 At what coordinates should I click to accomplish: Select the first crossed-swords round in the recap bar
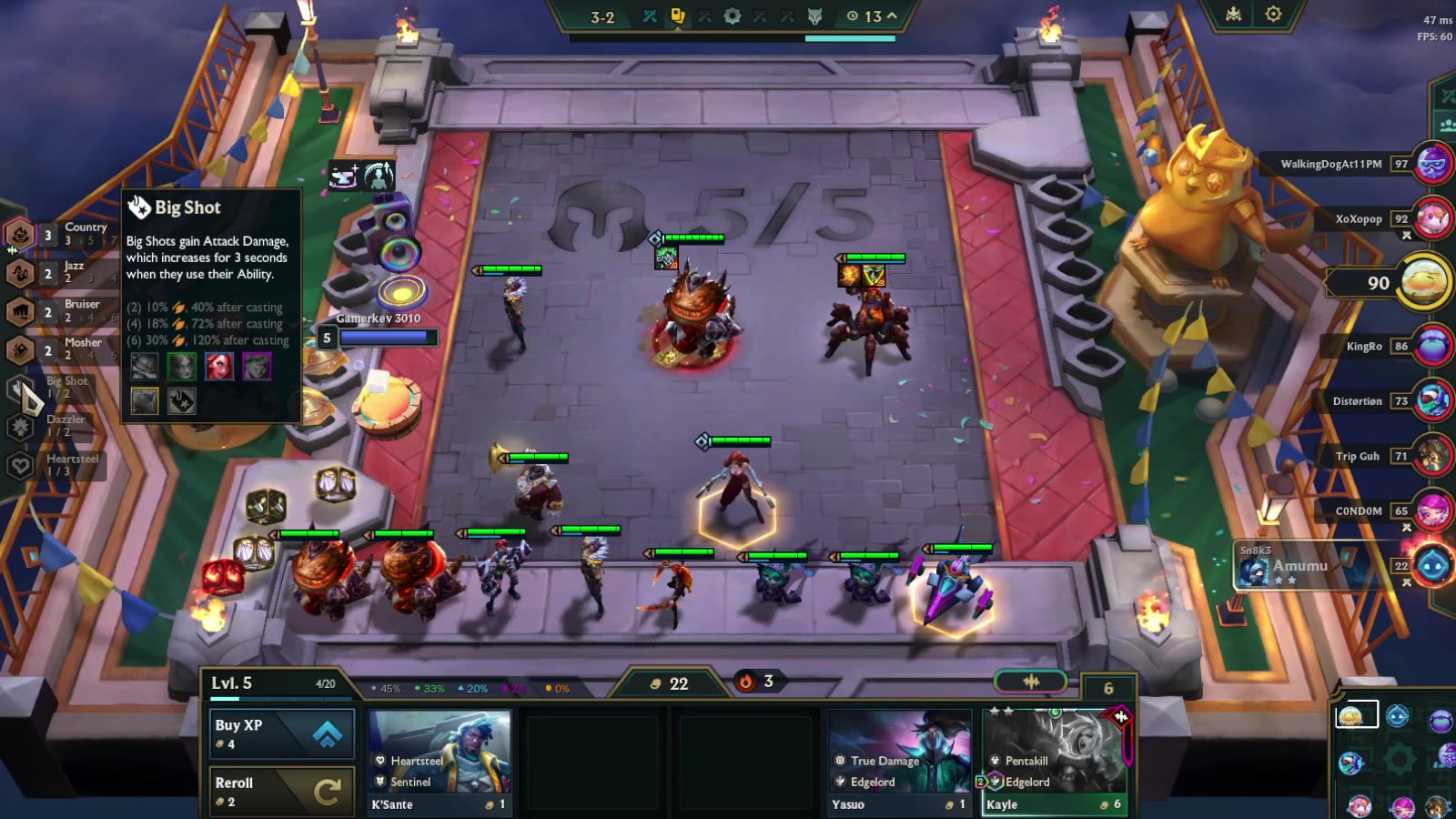click(x=651, y=16)
